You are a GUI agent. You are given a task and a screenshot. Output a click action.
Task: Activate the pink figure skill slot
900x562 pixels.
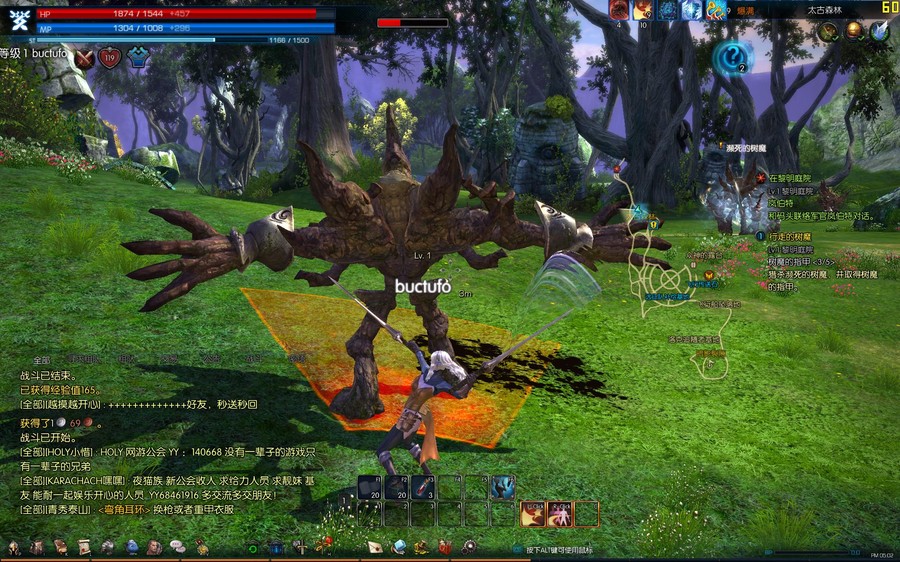559,513
